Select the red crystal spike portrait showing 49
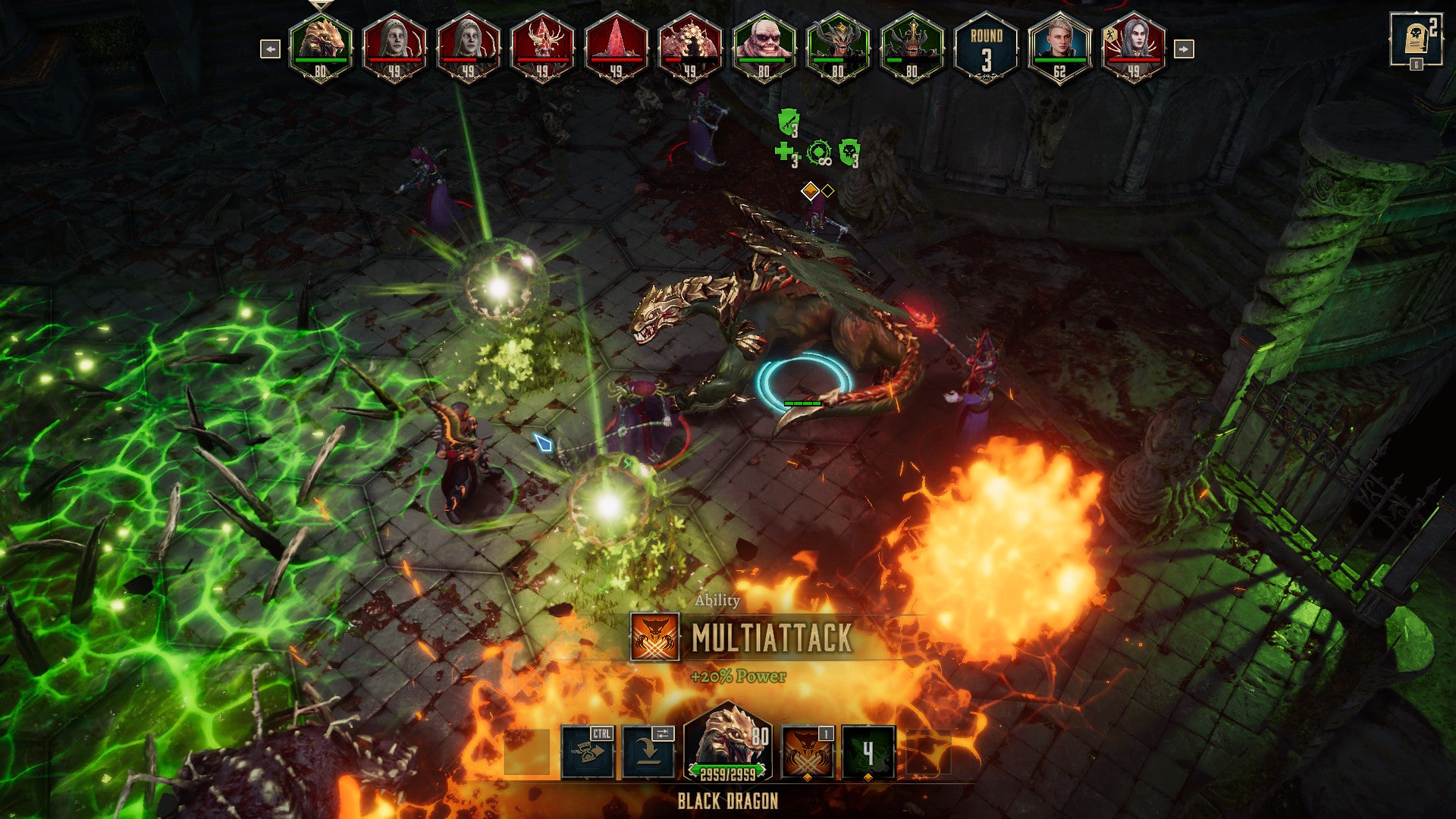Image resolution: width=1456 pixels, height=819 pixels. click(617, 47)
